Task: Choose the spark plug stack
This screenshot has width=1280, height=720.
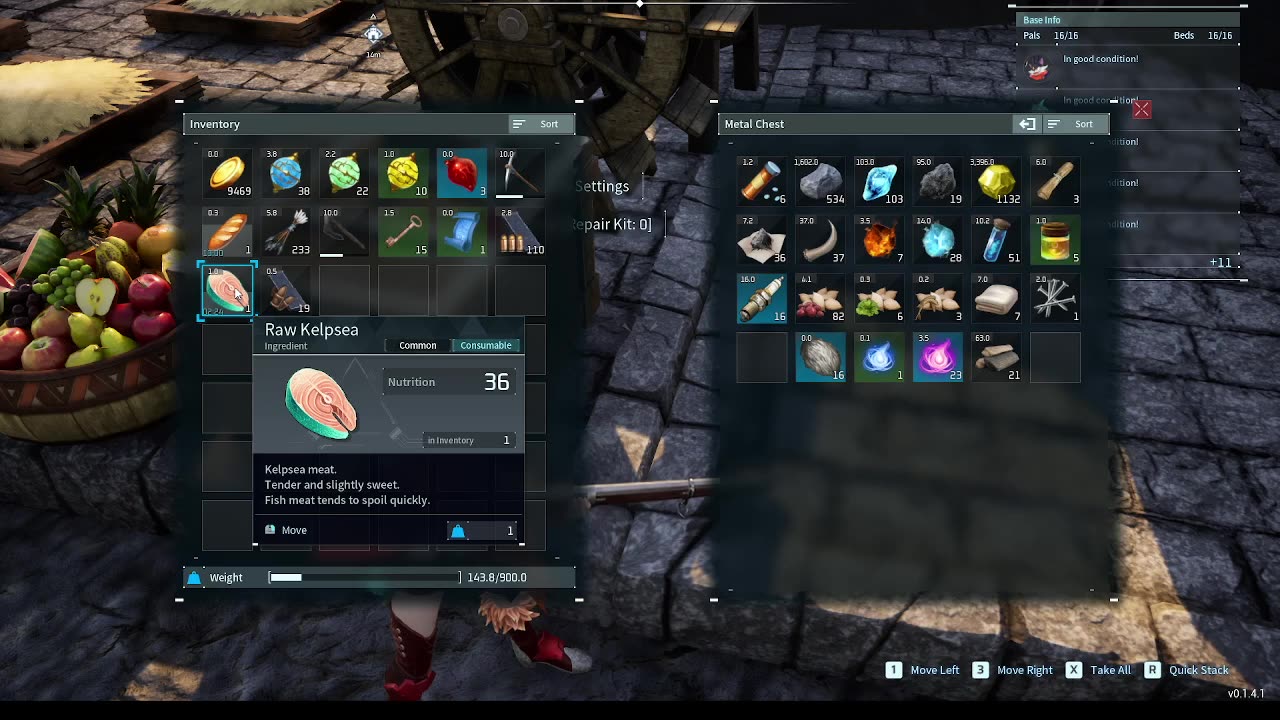Action: click(x=762, y=299)
